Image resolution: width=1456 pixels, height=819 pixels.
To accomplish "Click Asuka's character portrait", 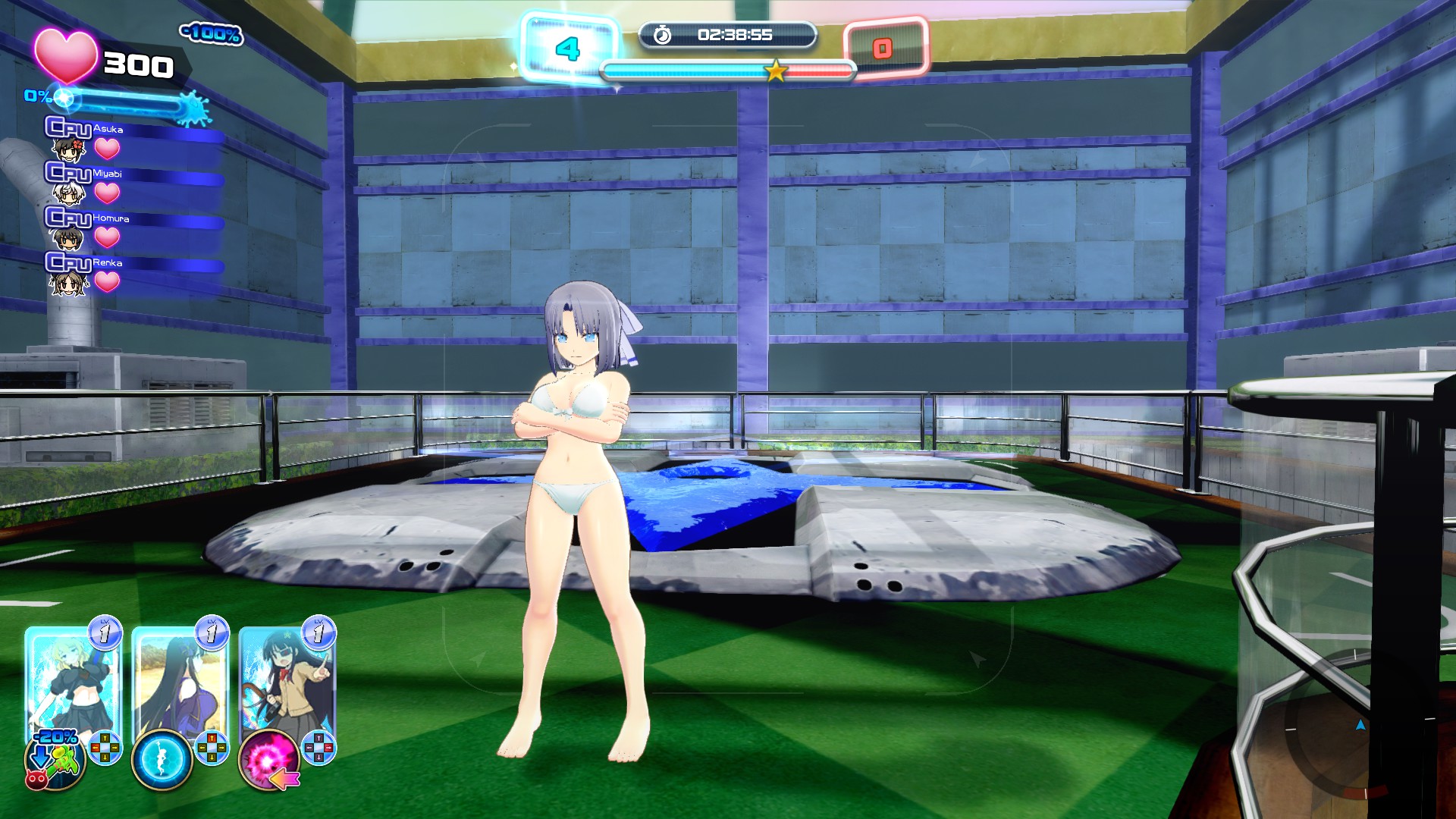I will (x=69, y=150).
